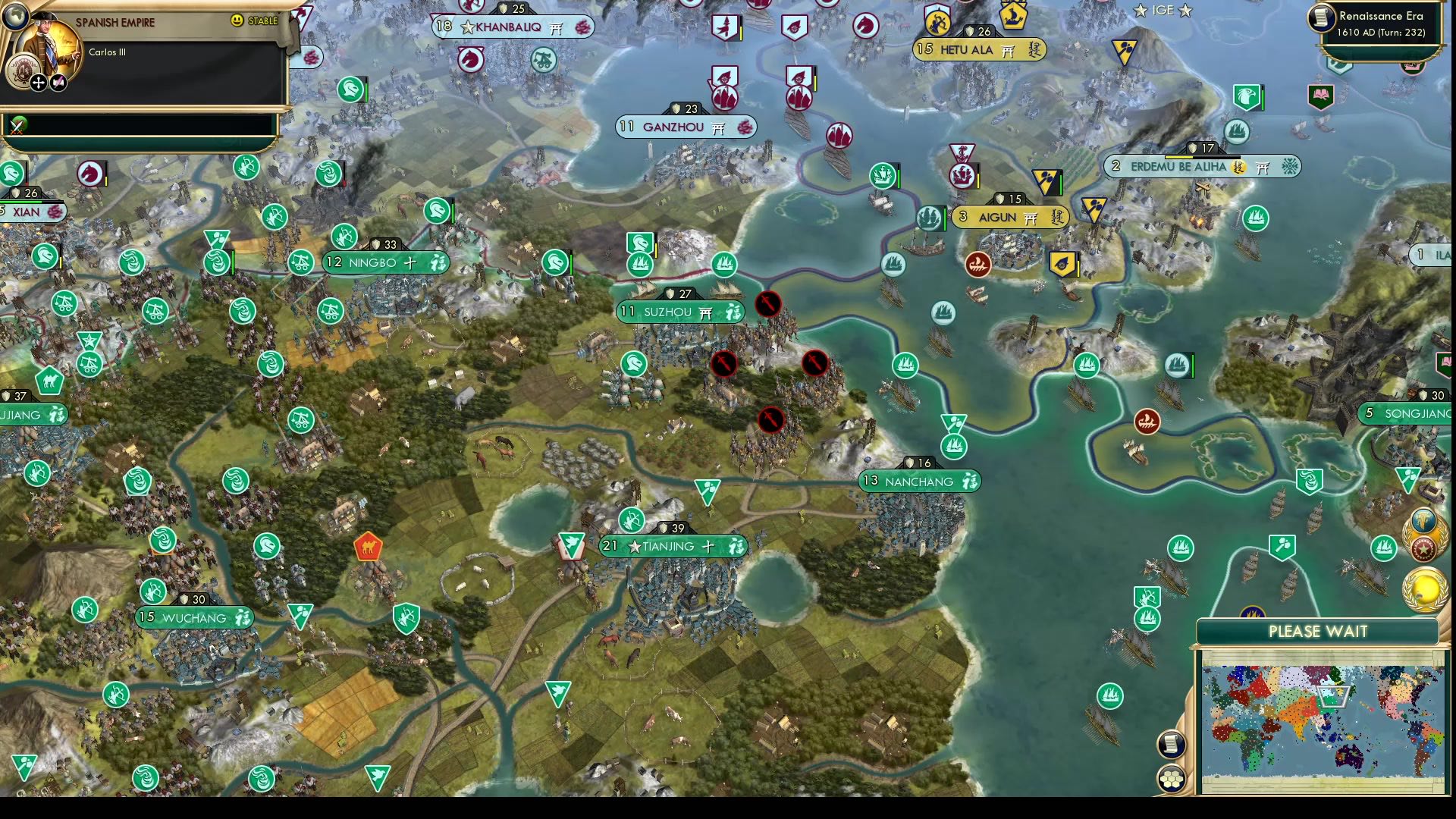Click the Renaissance Era turn counter panel
The image size is (1456, 819).
click(1380, 23)
